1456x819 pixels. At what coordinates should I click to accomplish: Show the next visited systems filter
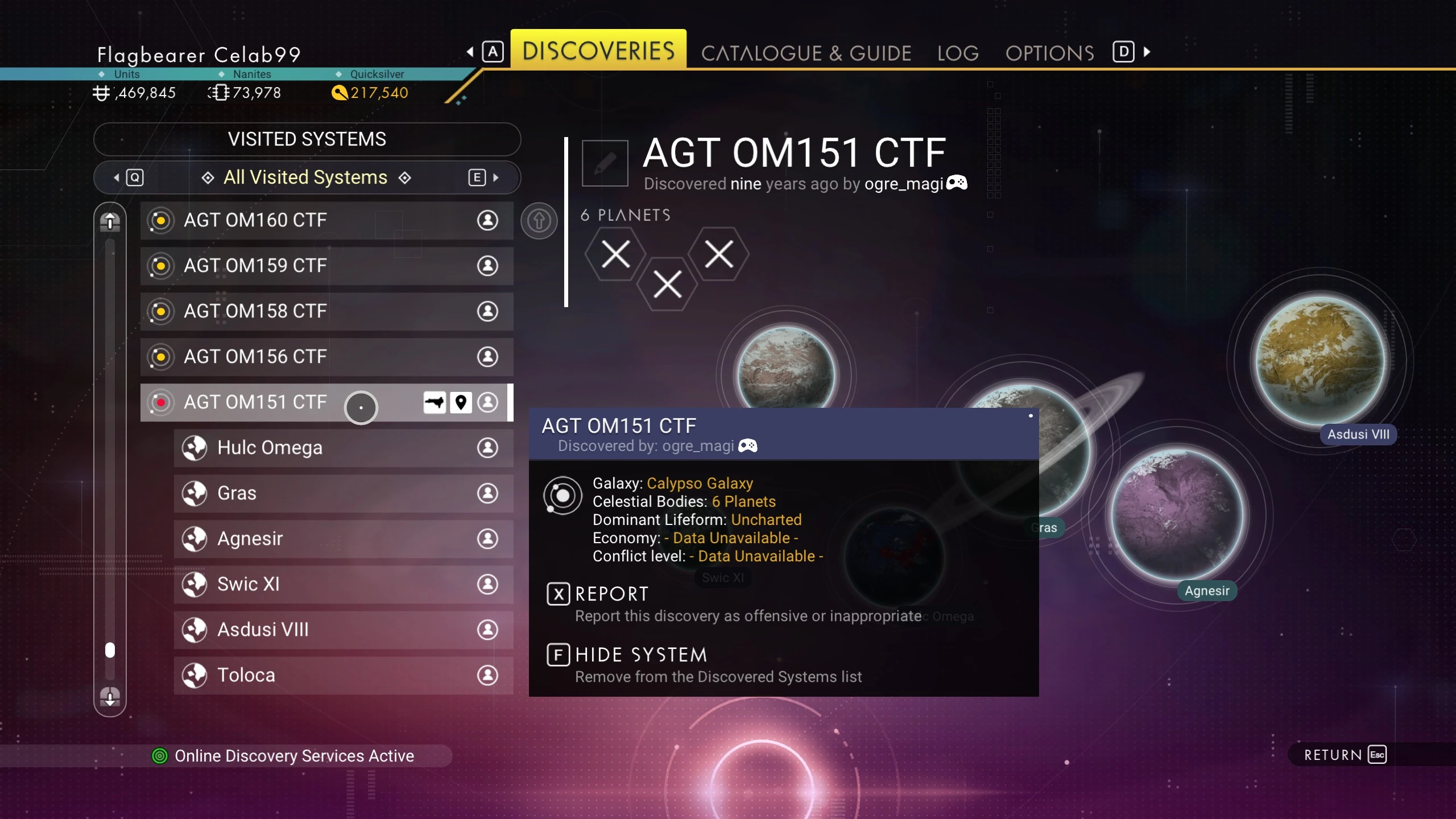tap(483, 177)
